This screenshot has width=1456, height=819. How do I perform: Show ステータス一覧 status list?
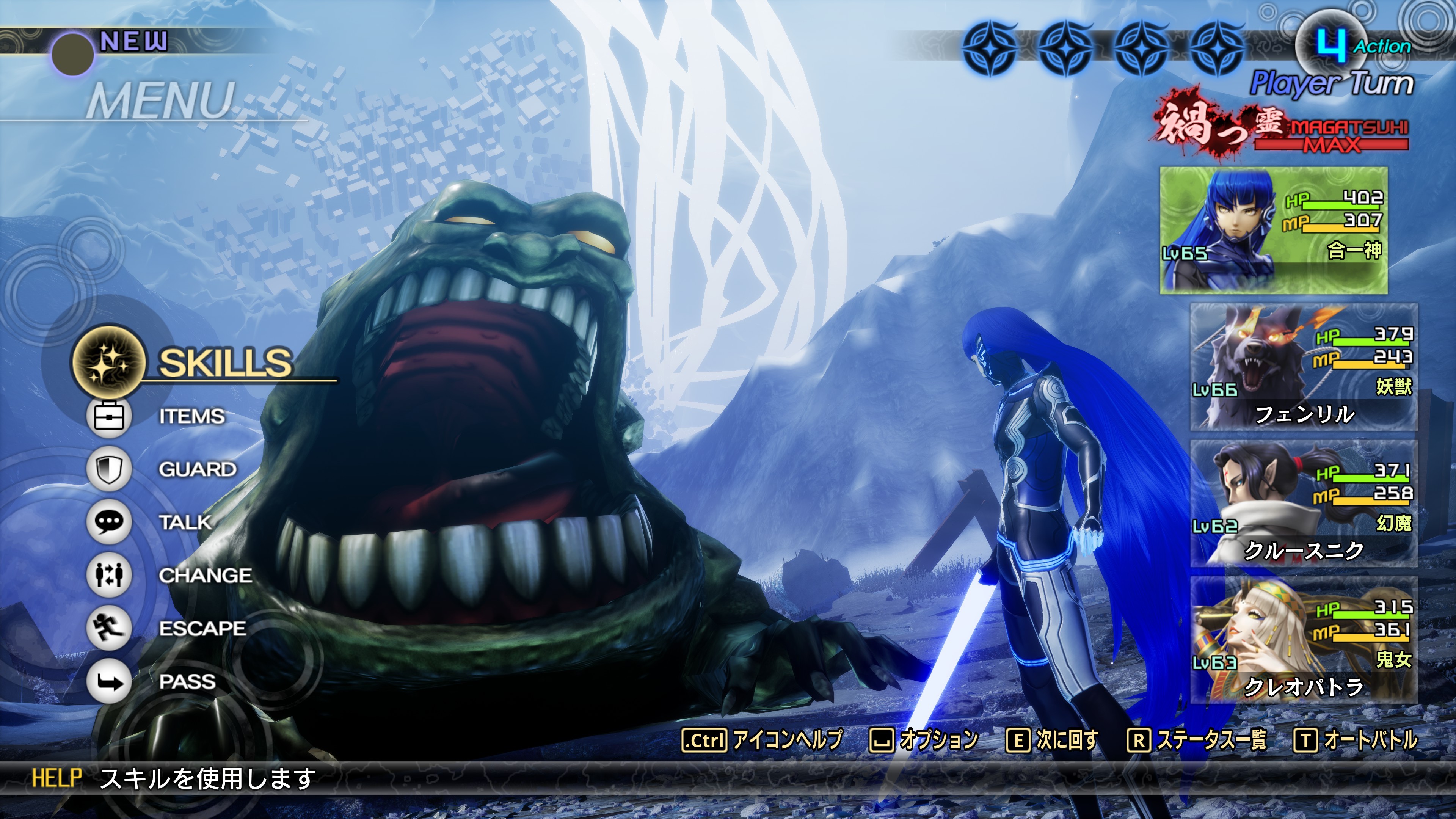pyautogui.click(x=1197, y=740)
